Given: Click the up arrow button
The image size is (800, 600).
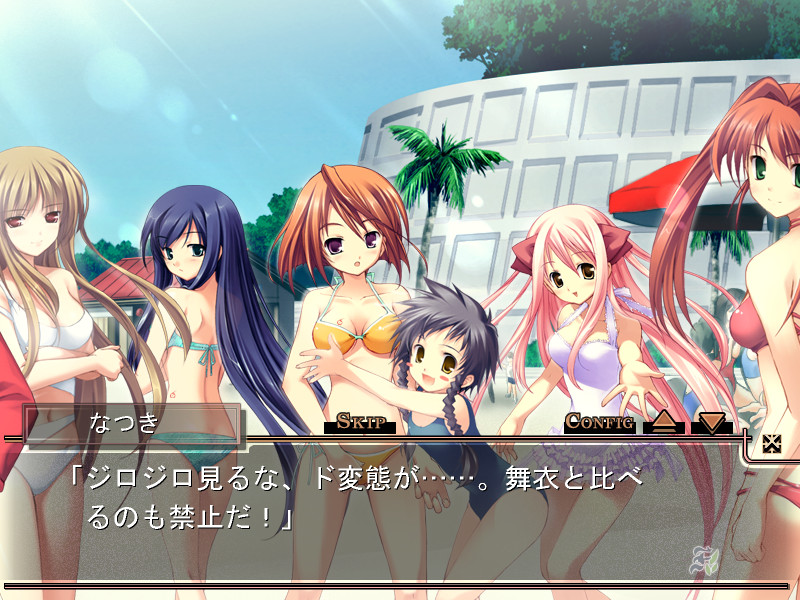Looking at the screenshot, I should pos(664,422).
